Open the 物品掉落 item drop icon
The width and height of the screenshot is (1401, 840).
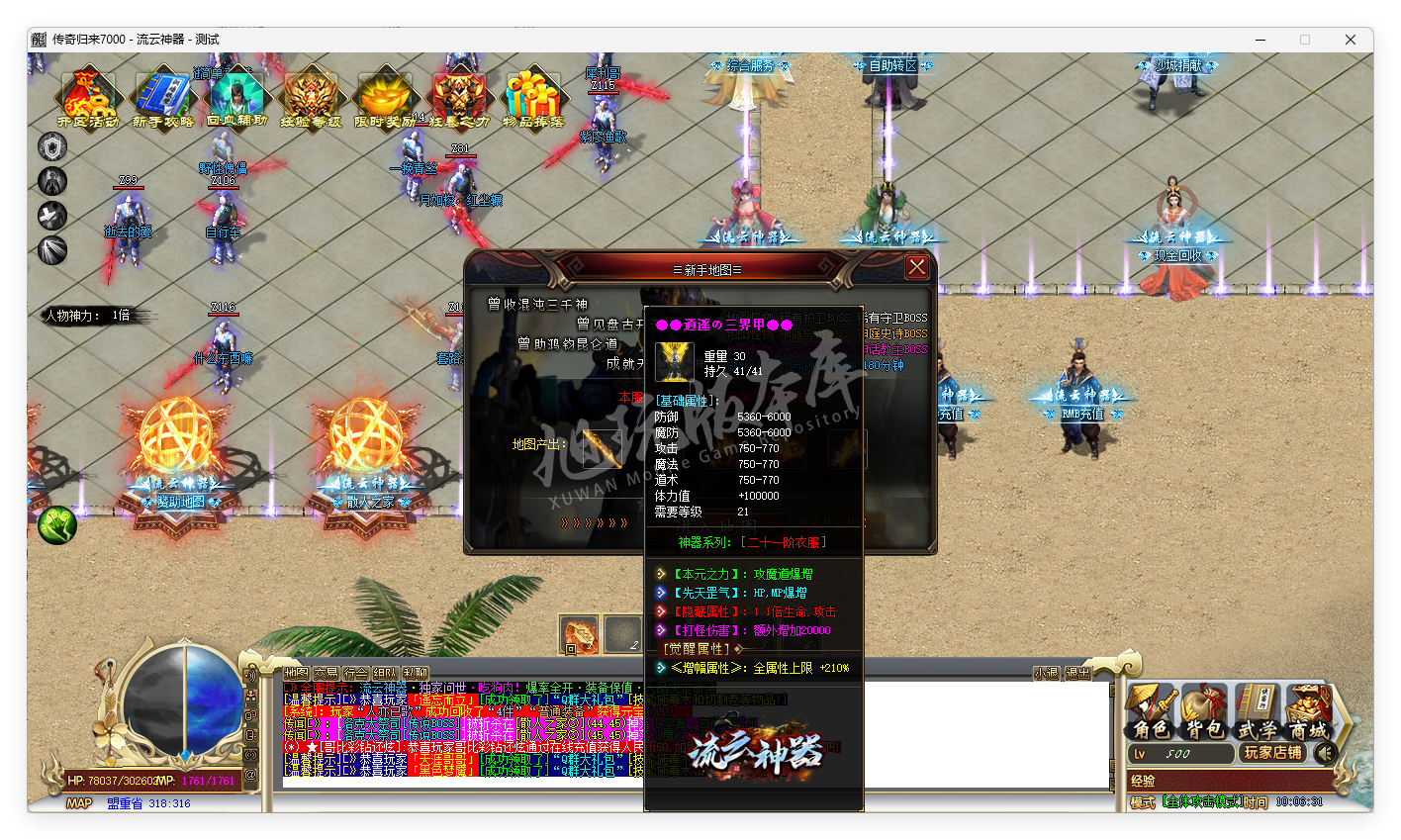coord(532,96)
